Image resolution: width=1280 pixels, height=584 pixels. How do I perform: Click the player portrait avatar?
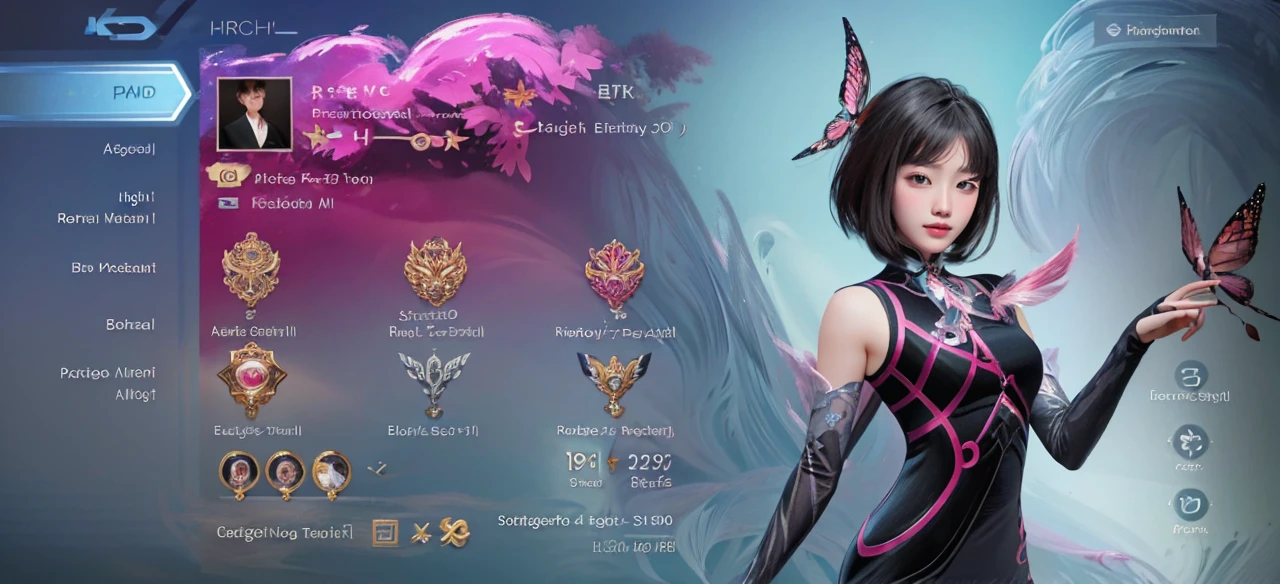[x=254, y=115]
